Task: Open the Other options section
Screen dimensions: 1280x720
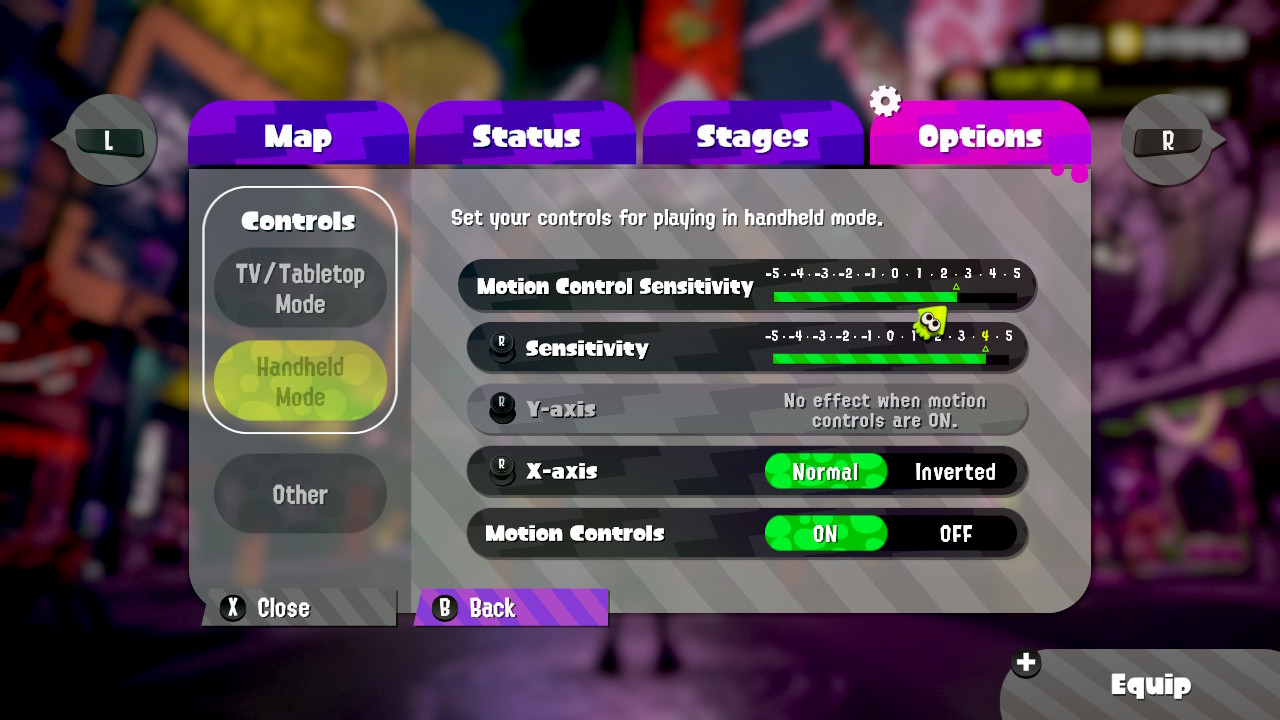Action: coord(300,494)
